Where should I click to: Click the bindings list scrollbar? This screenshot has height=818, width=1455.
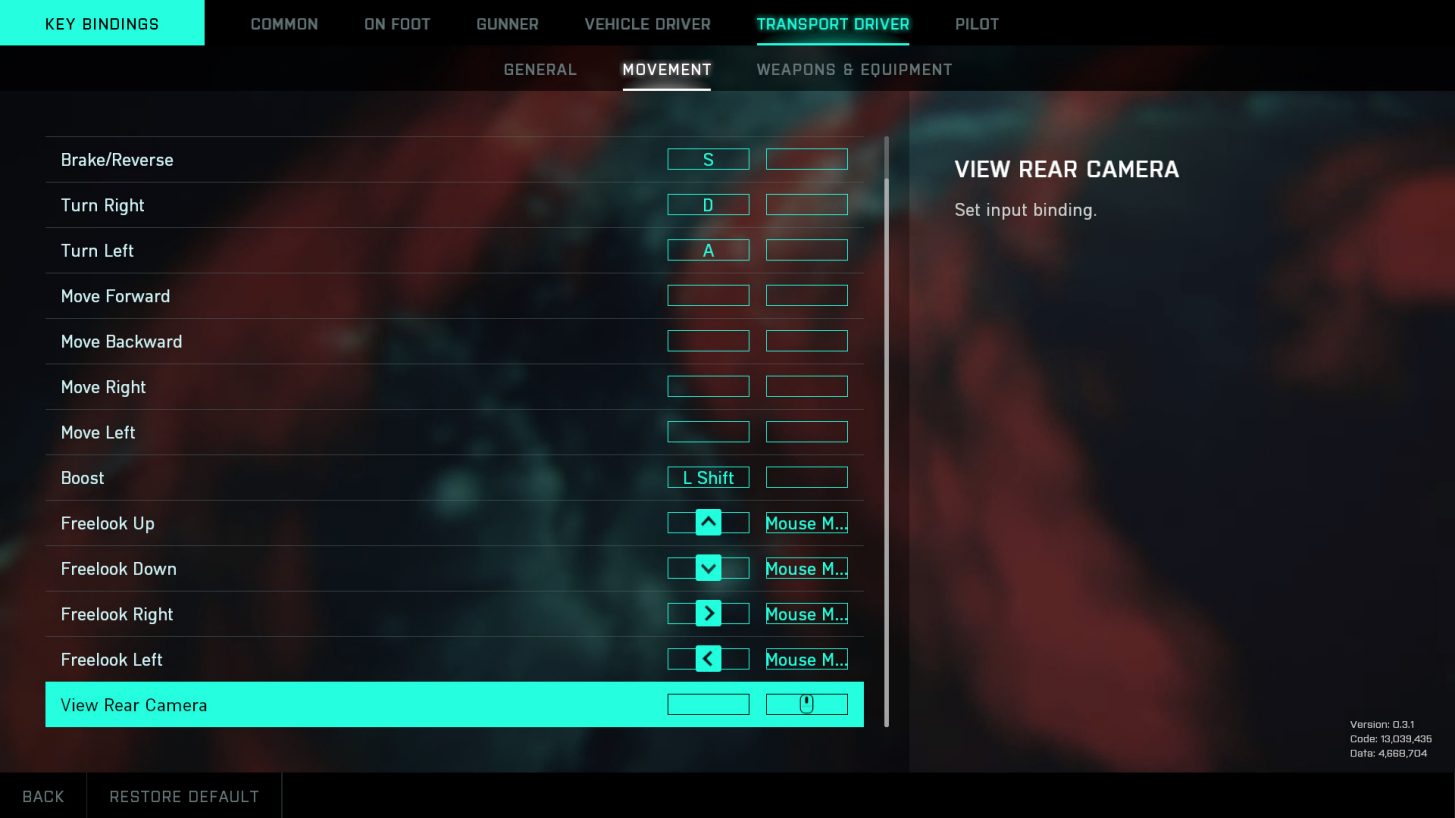886,430
